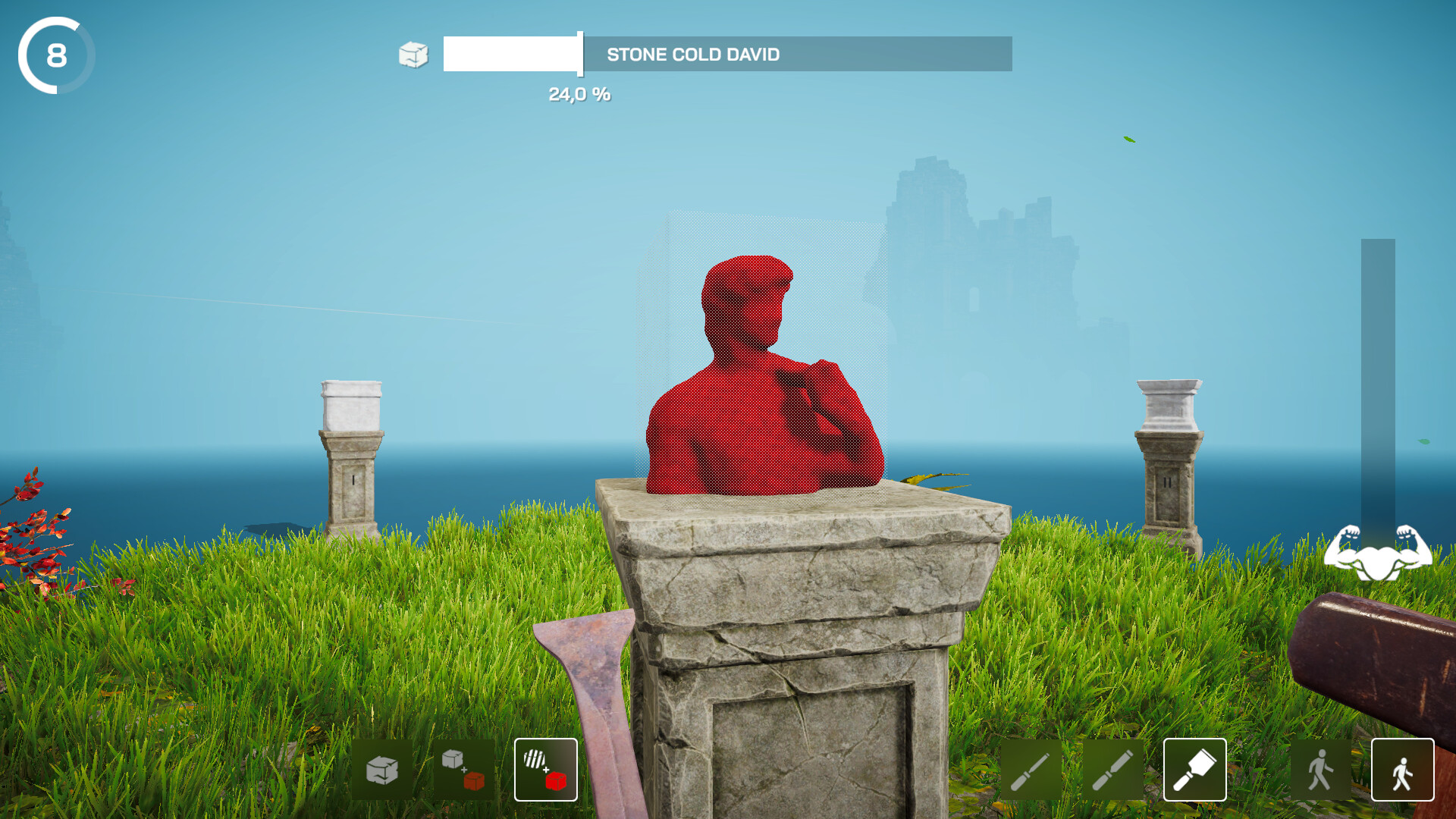Click the 24,0 % progress label

pos(579,94)
